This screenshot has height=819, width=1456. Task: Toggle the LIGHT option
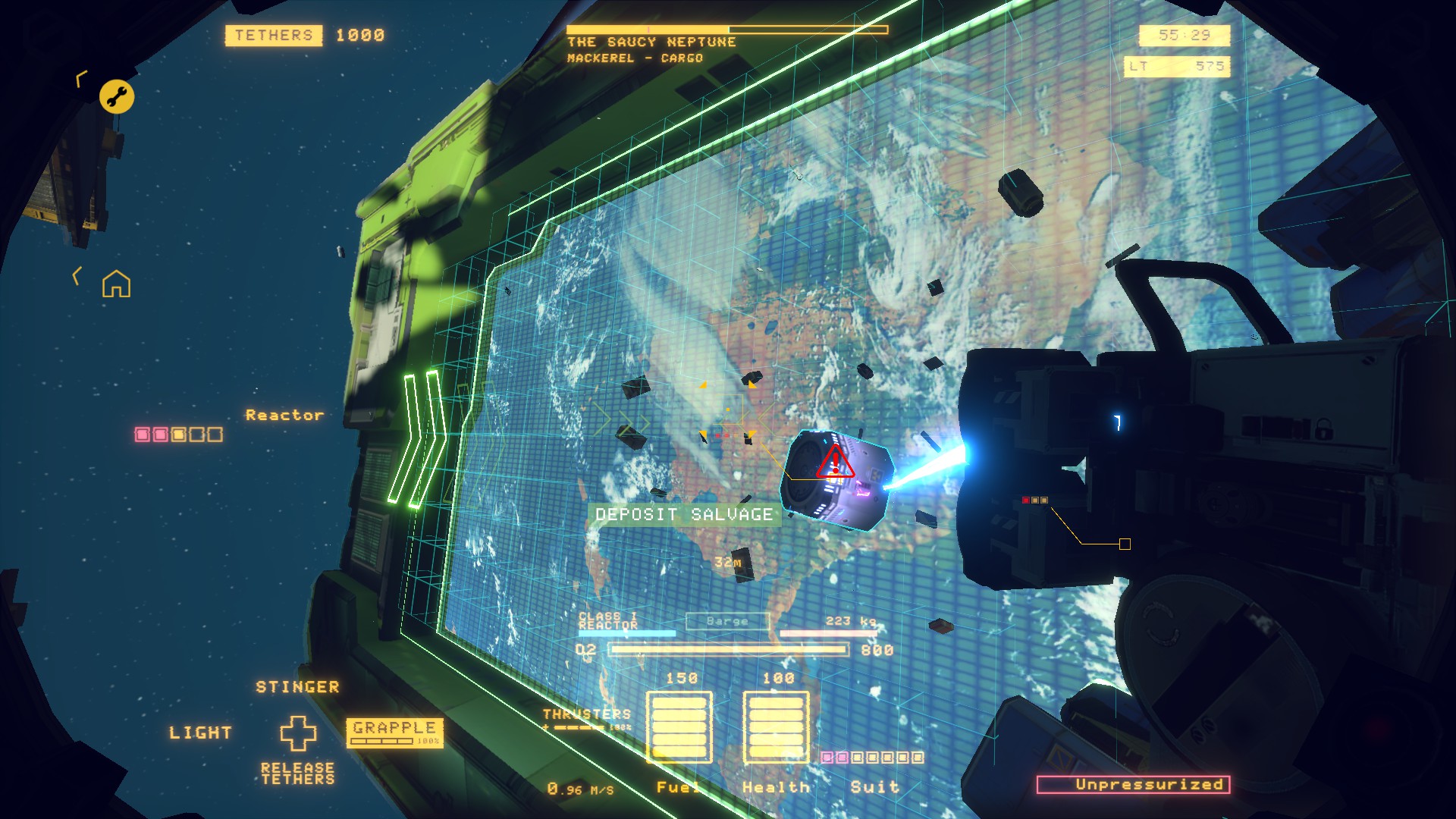(200, 733)
